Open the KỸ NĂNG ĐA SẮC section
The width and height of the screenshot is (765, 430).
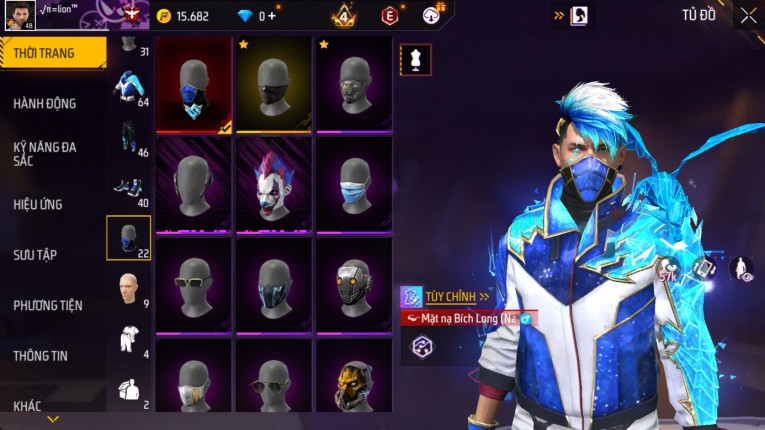pyautogui.click(x=45, y=154)
